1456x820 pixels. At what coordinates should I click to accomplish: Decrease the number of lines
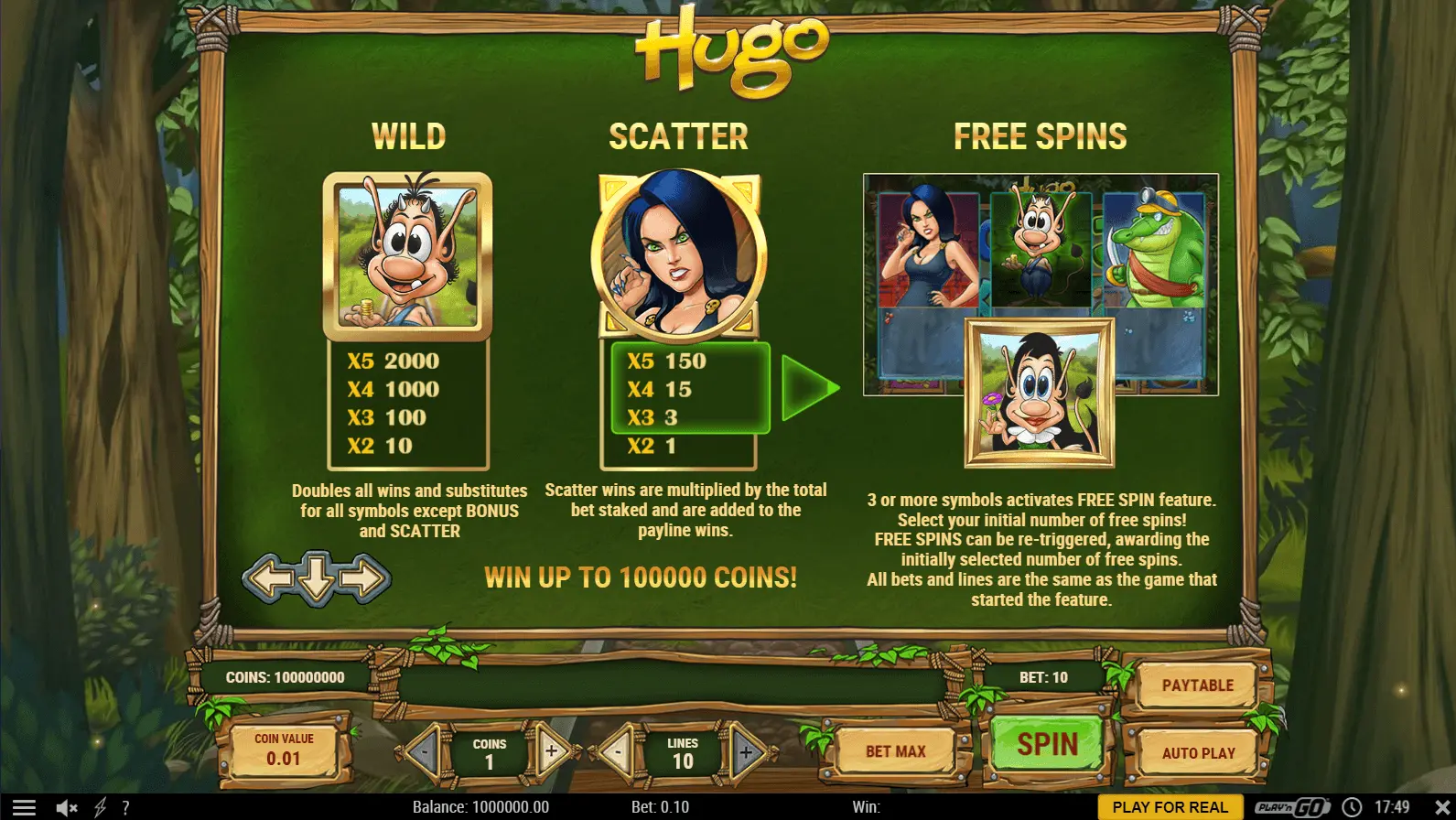[618, 752]
